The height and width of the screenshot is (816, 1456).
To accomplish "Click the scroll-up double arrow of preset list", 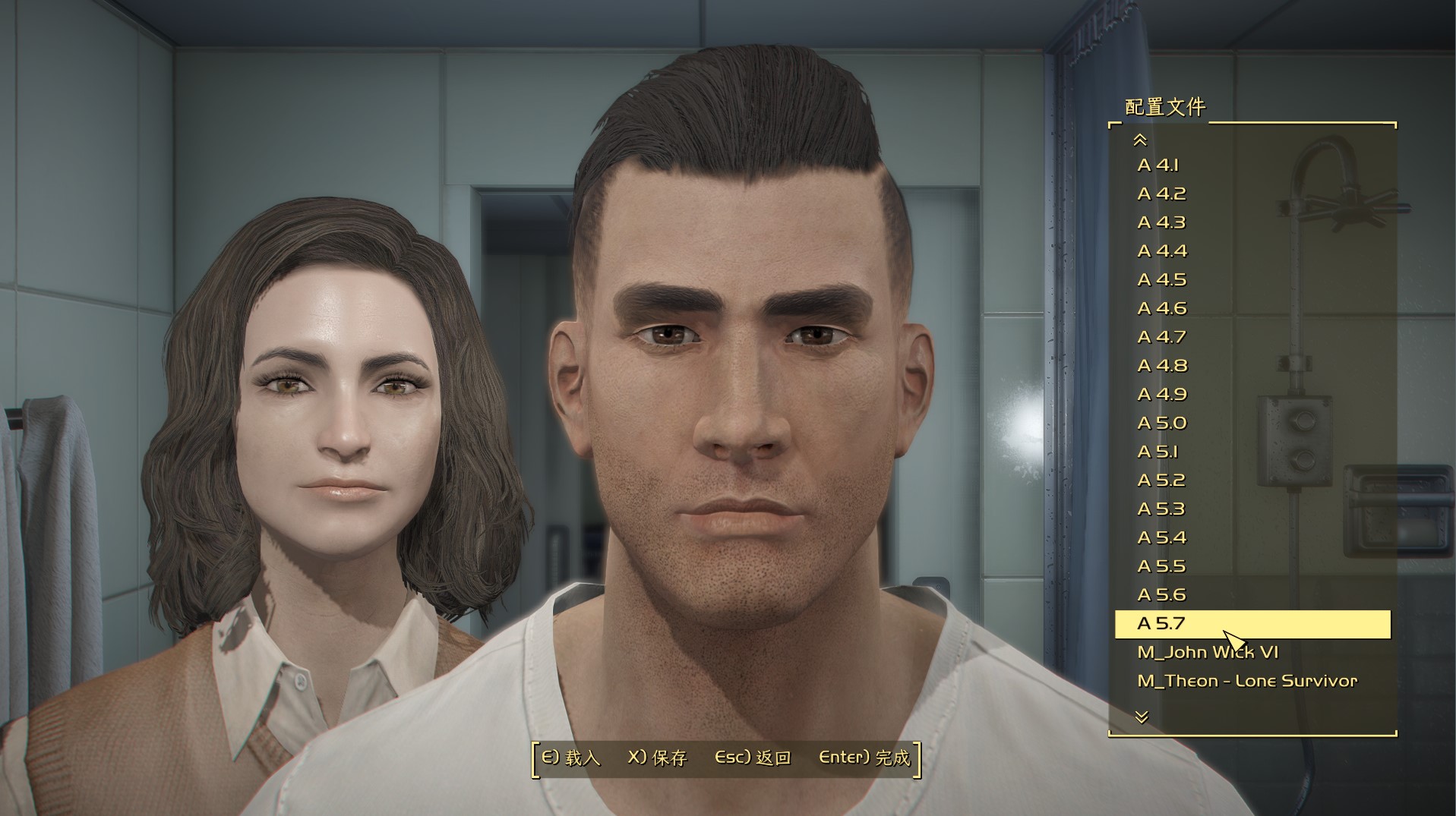I will coord(1140,140).
